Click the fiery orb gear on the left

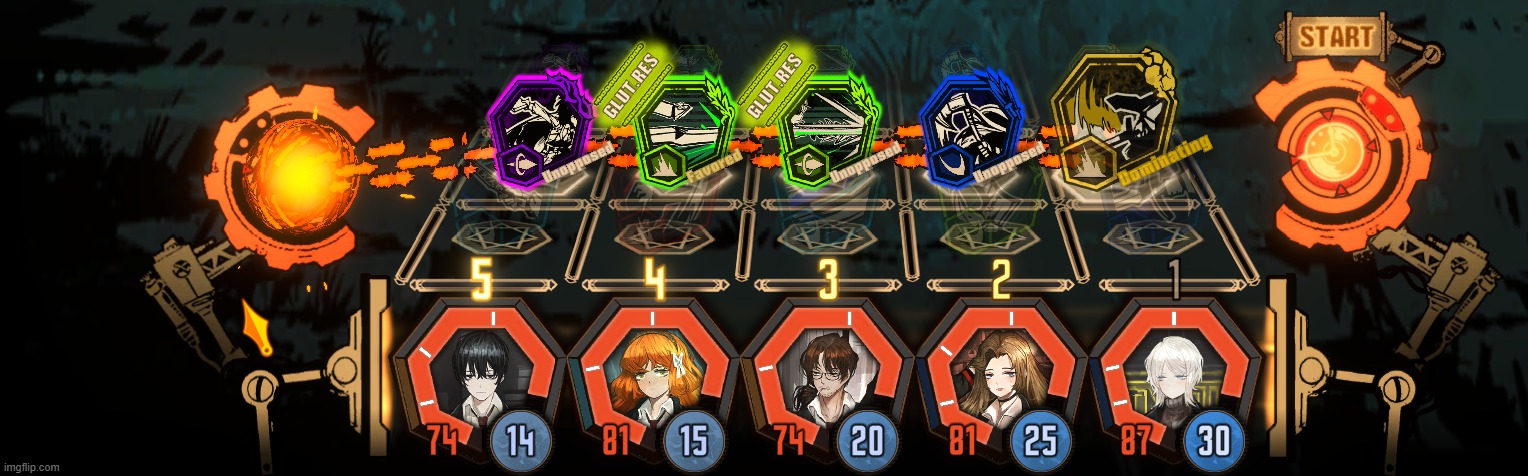coord(288,175)
